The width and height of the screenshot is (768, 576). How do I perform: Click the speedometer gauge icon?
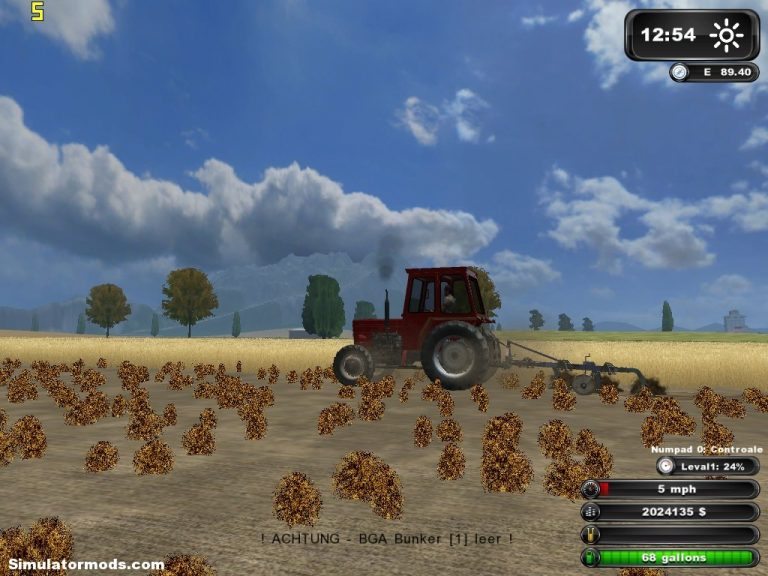(591, 489)
